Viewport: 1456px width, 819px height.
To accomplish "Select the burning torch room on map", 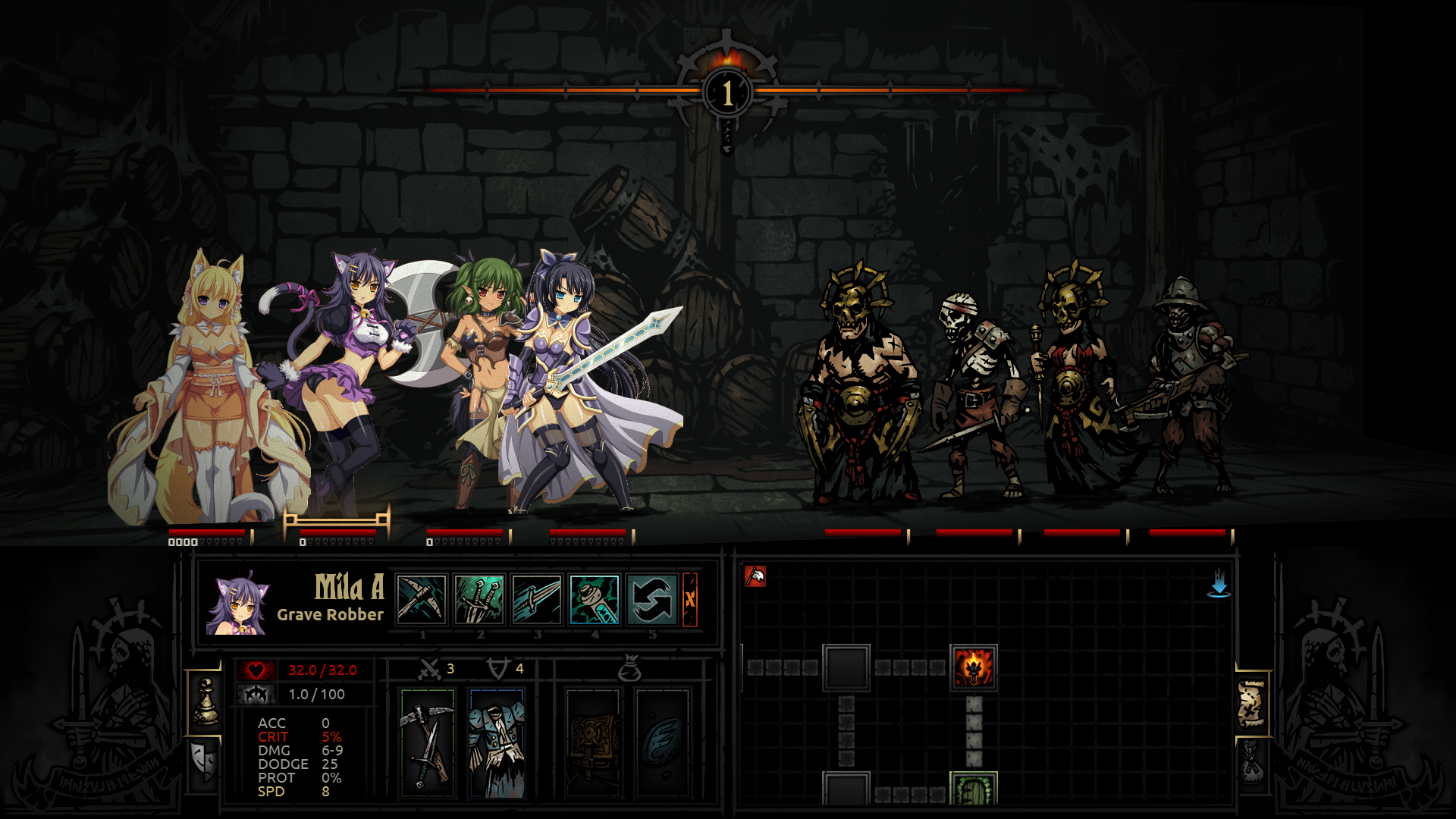I will point(974,667).
